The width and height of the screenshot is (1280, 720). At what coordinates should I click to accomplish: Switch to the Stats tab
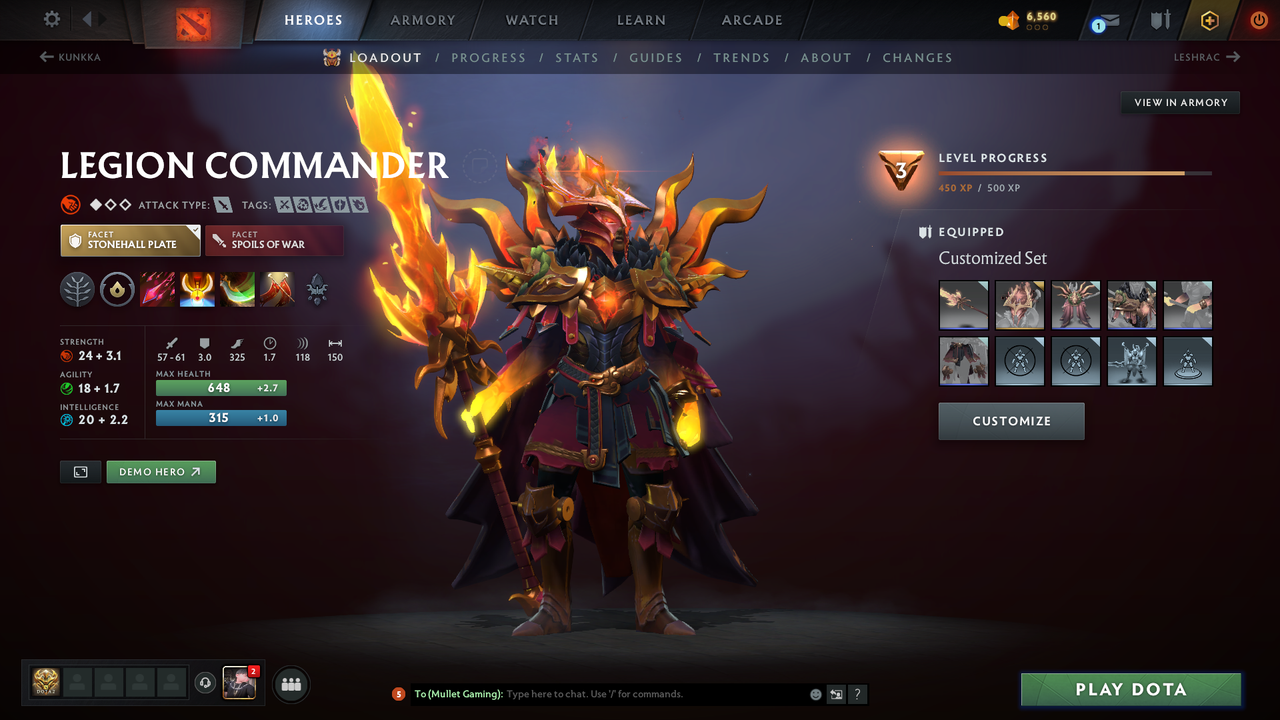577,57
